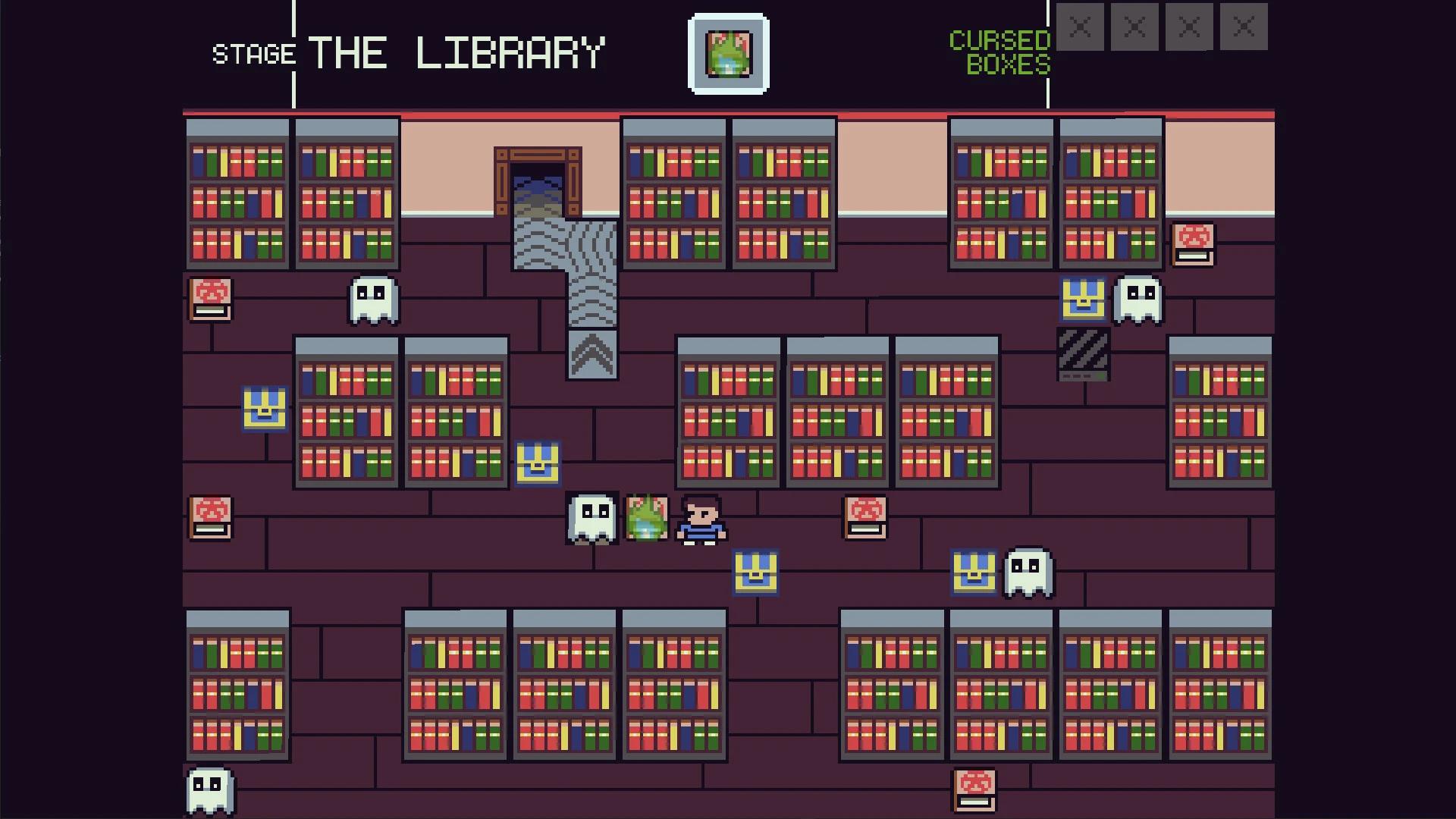Check the first cursed box marker

click(1081, 27)
